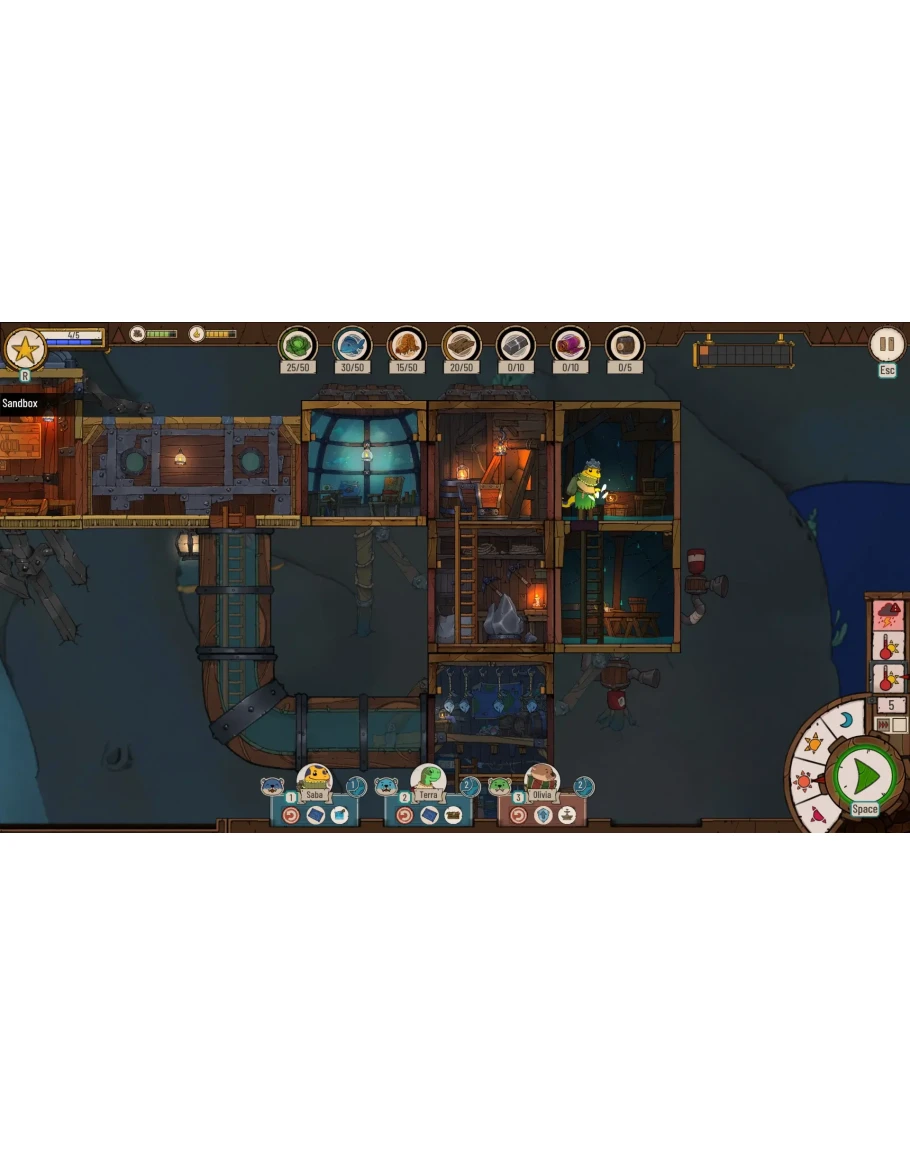This screenshot has width=910, height=1155.
Task: Select Saba's frog portrait
Action: (315, 777)
